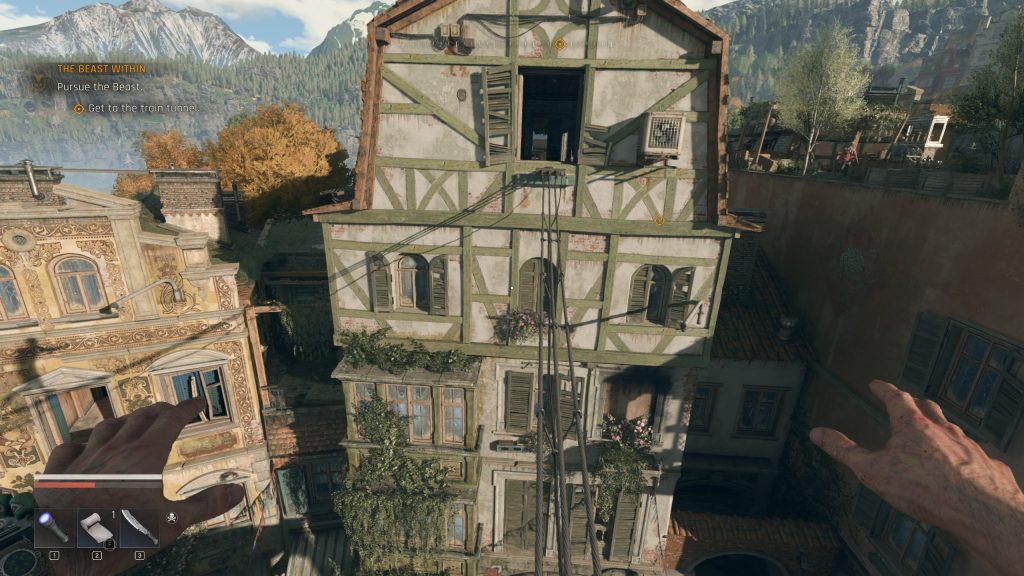Open The Beast Within quest tracker
1024x576 pixels.
tap(101, 69)
